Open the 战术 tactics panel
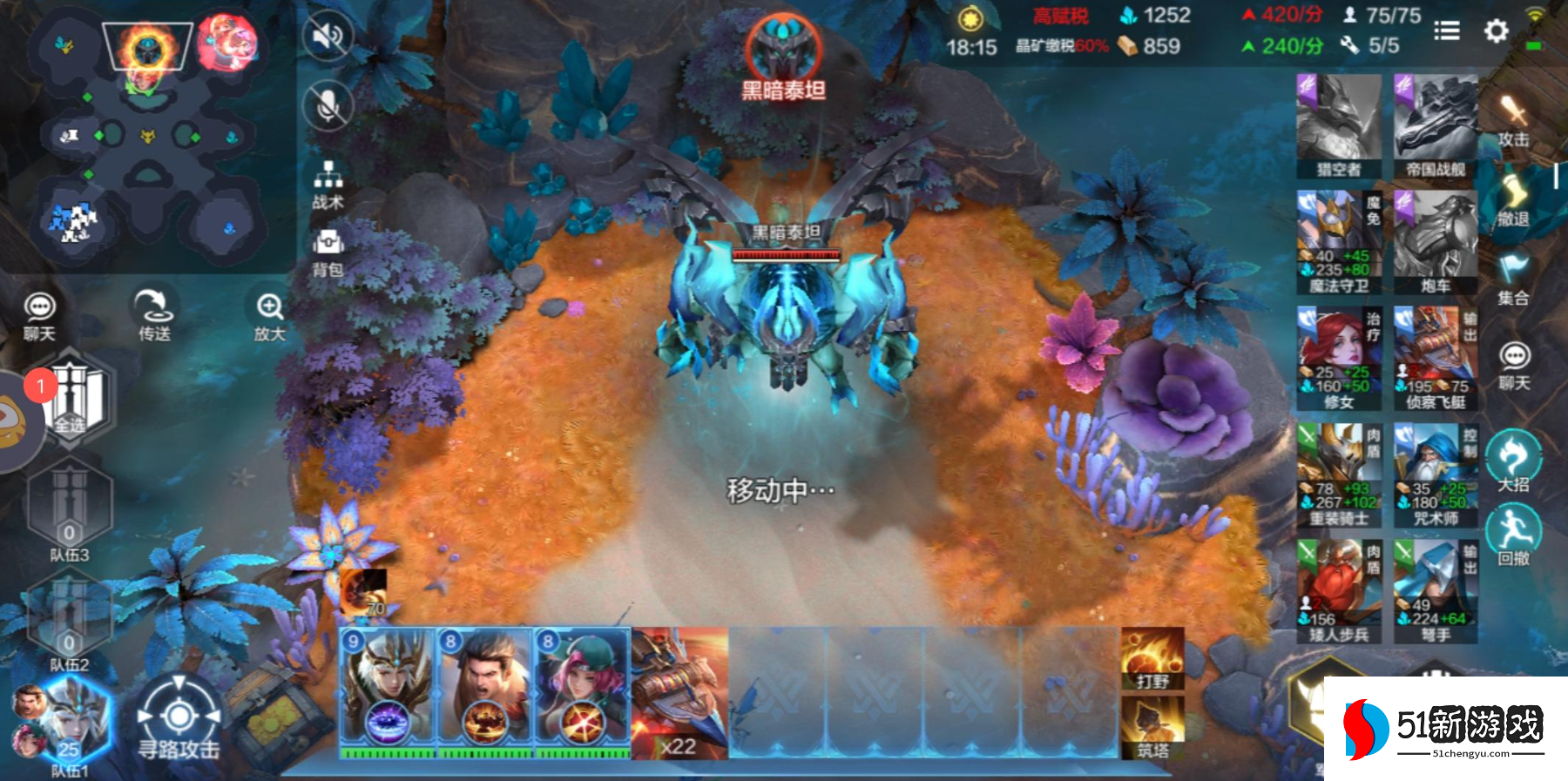Image resolution: width=1568 pixels, height=781 pixels. (328, 185)
